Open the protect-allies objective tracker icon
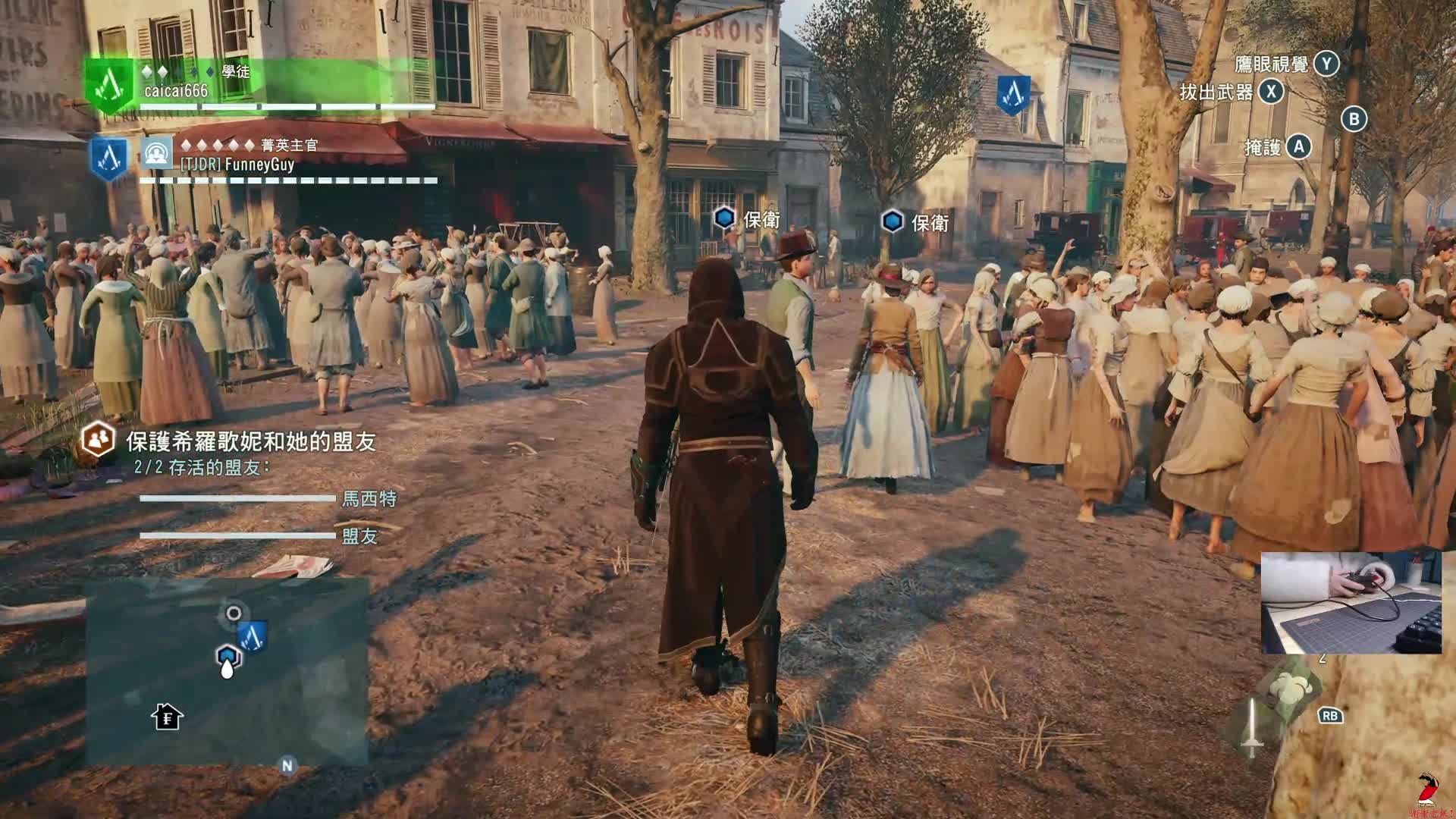 [99, 440]
